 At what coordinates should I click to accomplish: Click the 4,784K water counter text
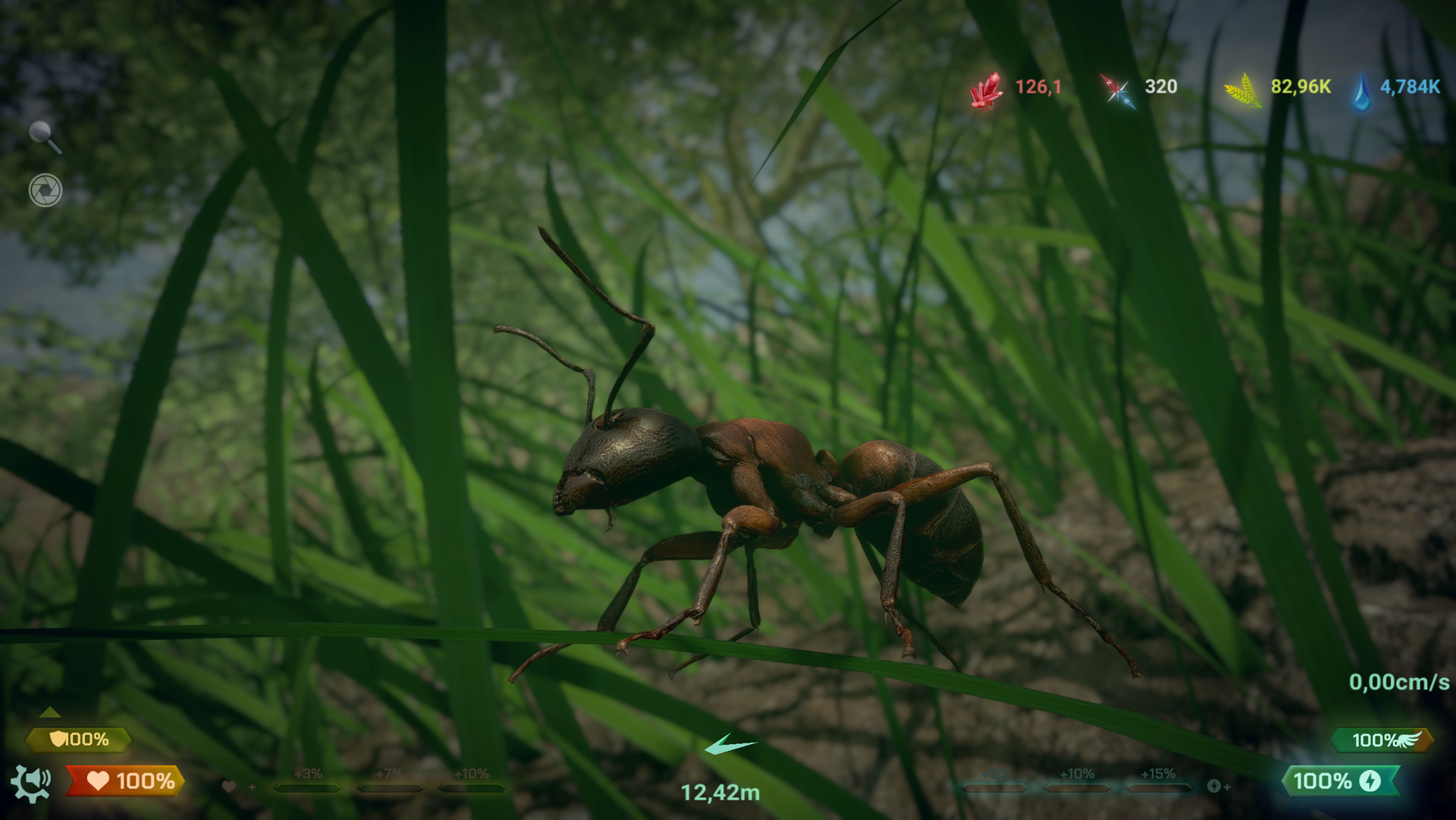tap(1409, 87)
